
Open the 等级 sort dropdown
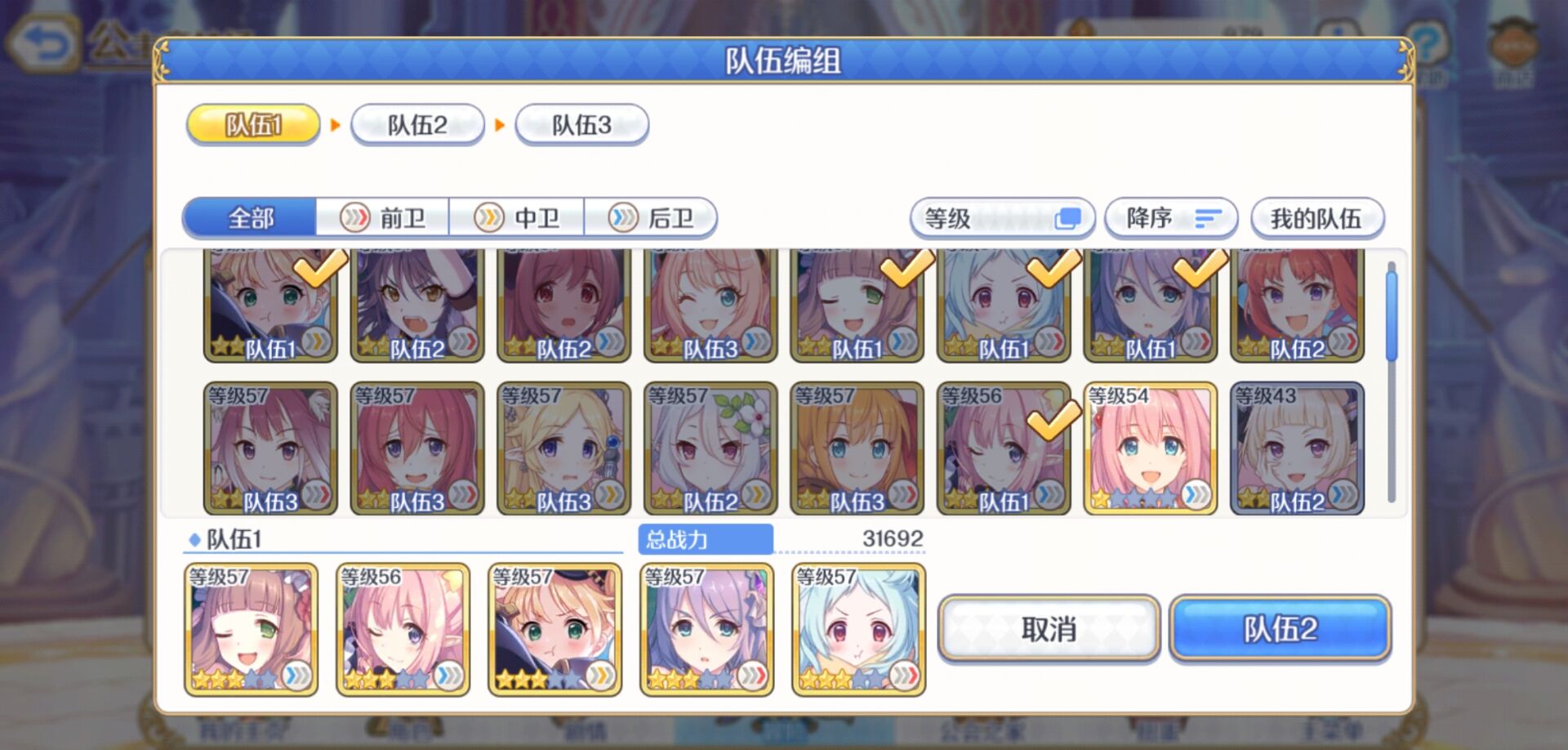click(x=1002, y=218)
